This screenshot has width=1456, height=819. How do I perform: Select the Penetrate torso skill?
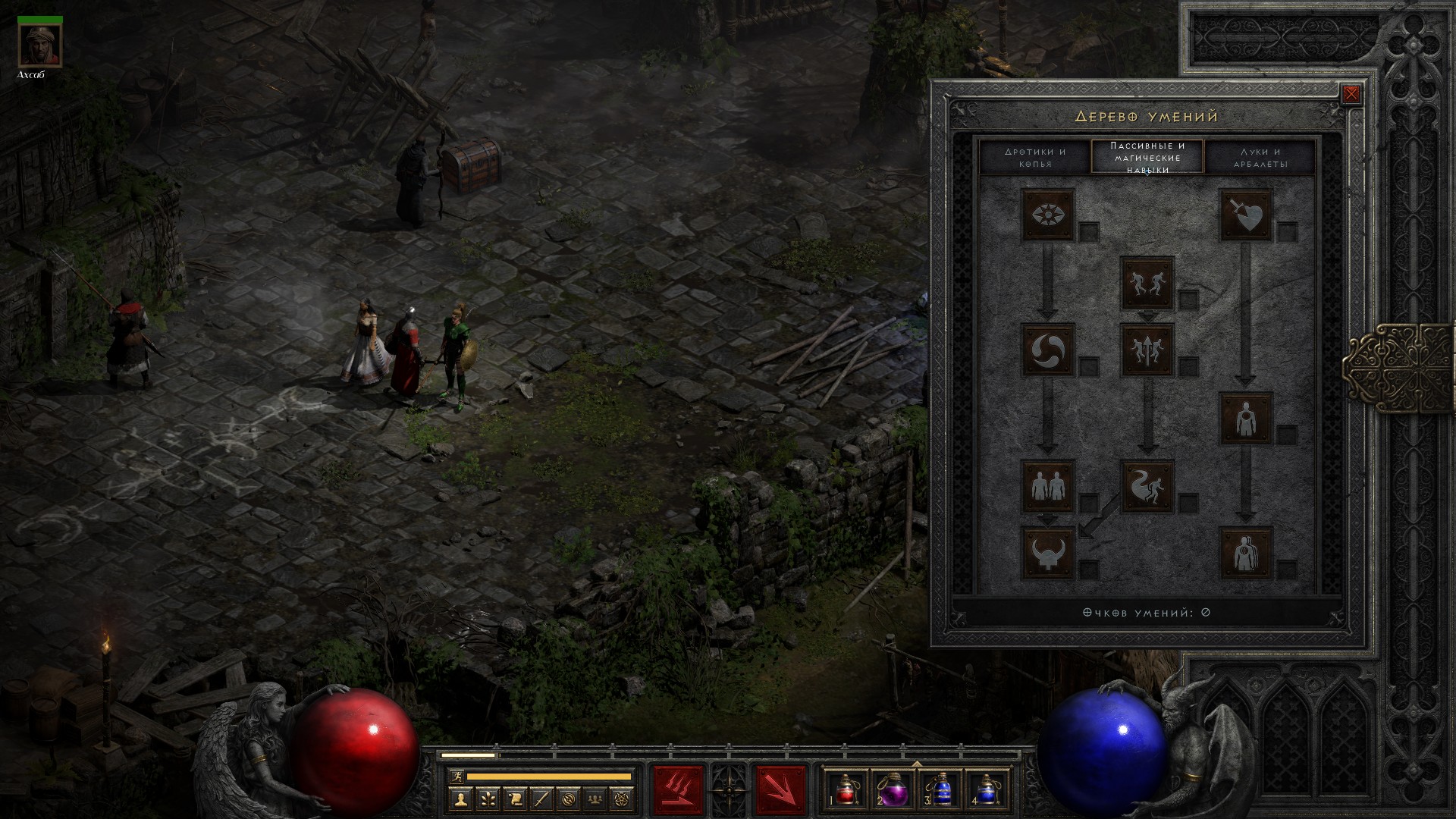point(1245,418)
